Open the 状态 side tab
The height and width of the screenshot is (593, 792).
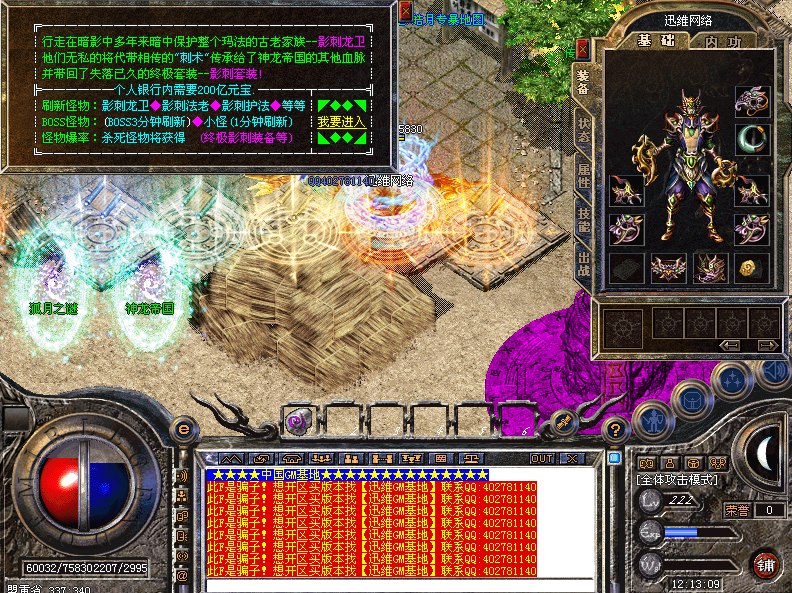click(x=584, y=129)
